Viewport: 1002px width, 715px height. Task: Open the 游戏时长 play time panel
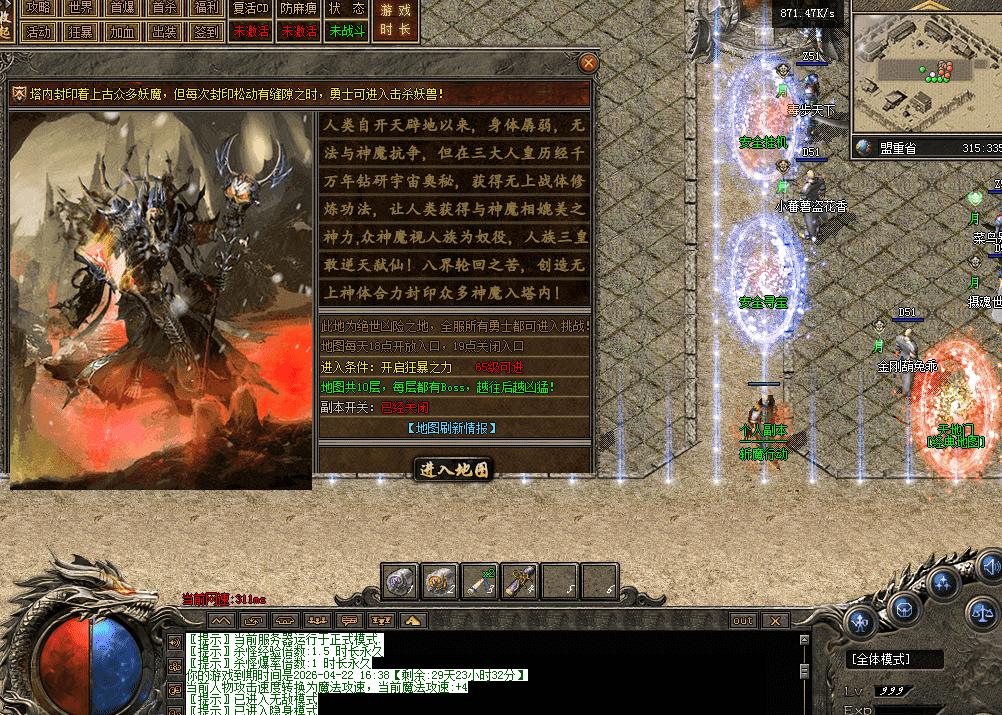coord(396,20)
